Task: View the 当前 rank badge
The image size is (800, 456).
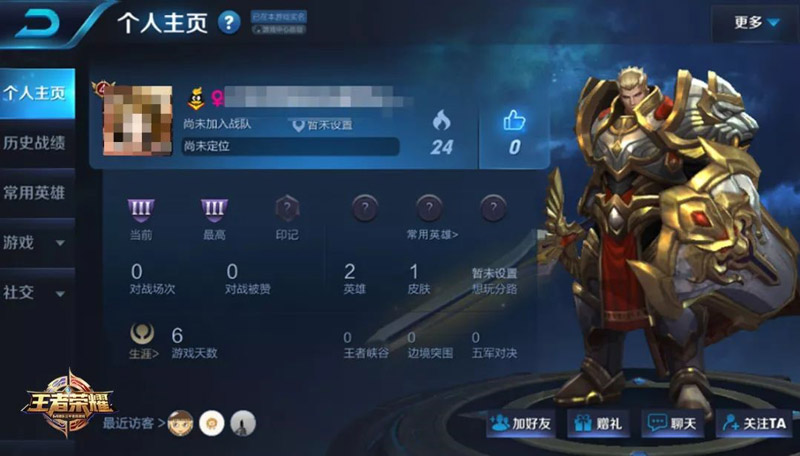Action: click(141, 210)
